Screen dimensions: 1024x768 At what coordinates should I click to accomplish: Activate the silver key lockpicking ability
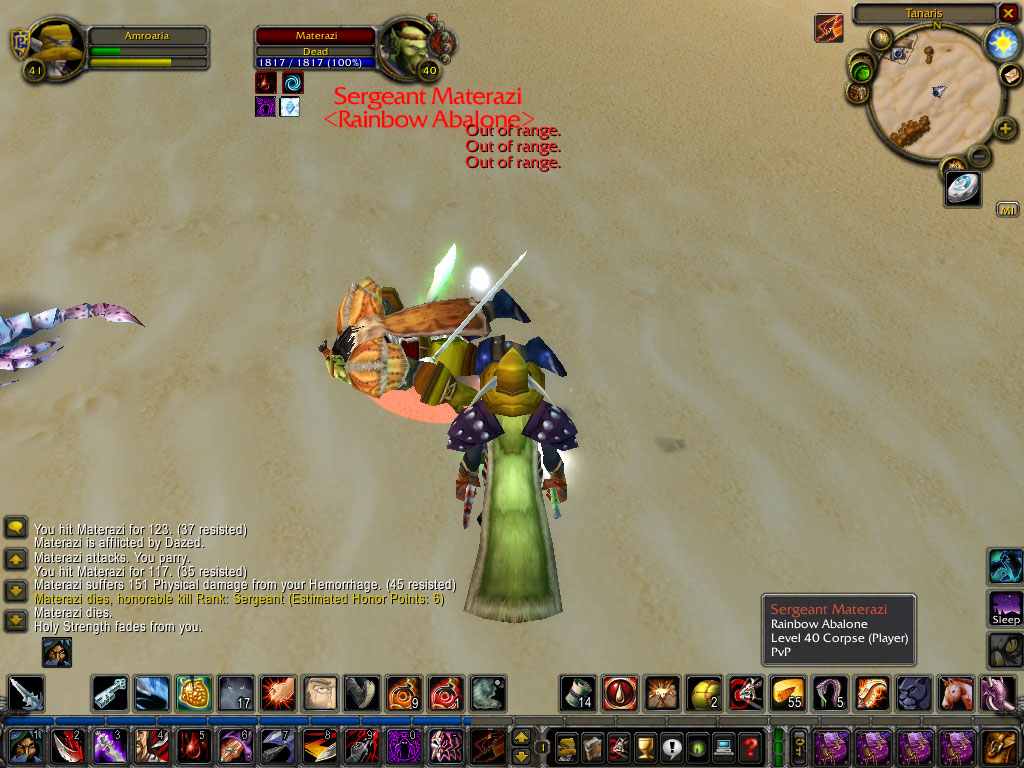pyautogui.click(x=109, y=693)
